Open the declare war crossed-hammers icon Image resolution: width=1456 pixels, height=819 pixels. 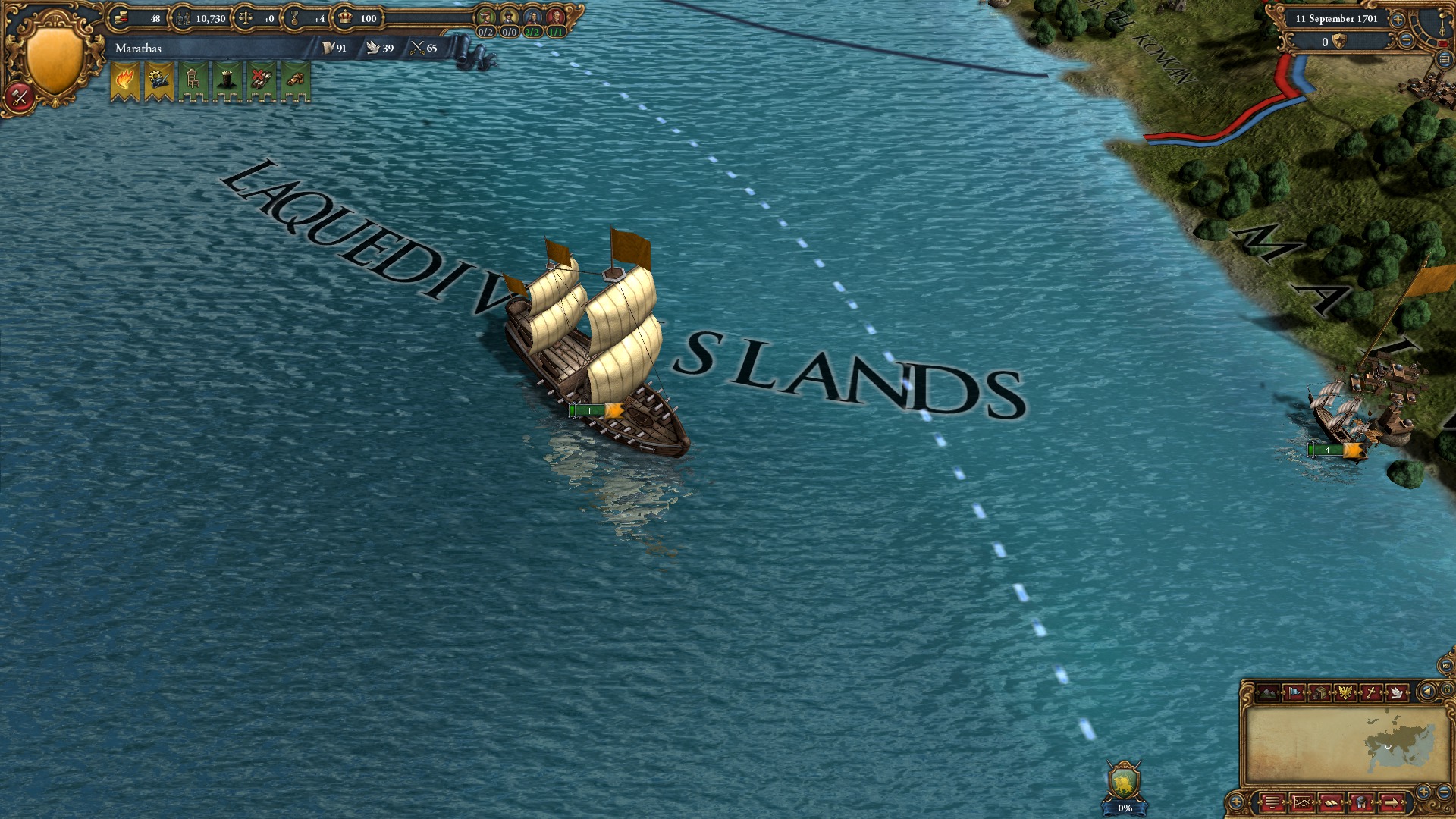point(20,97)
